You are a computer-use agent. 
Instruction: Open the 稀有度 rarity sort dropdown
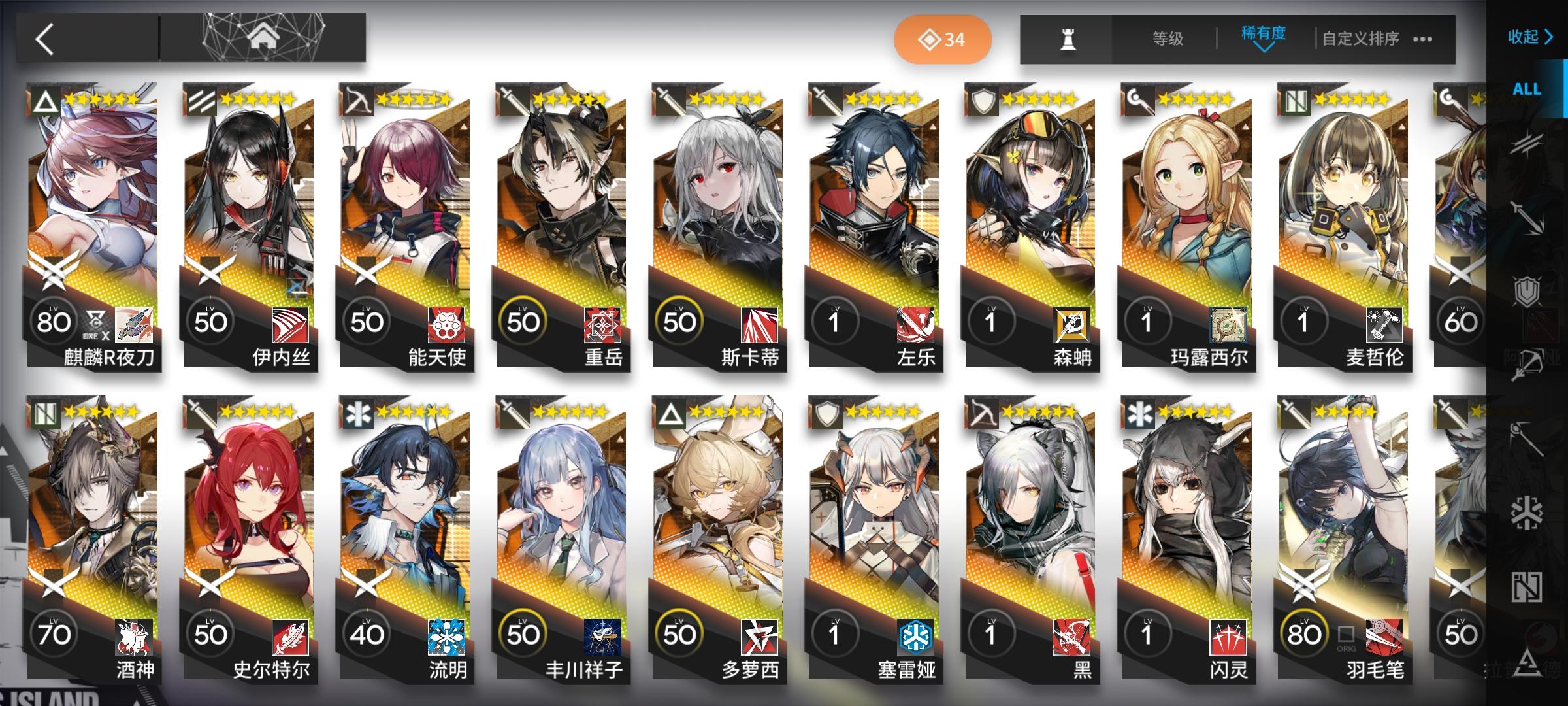click(1261, 38)
